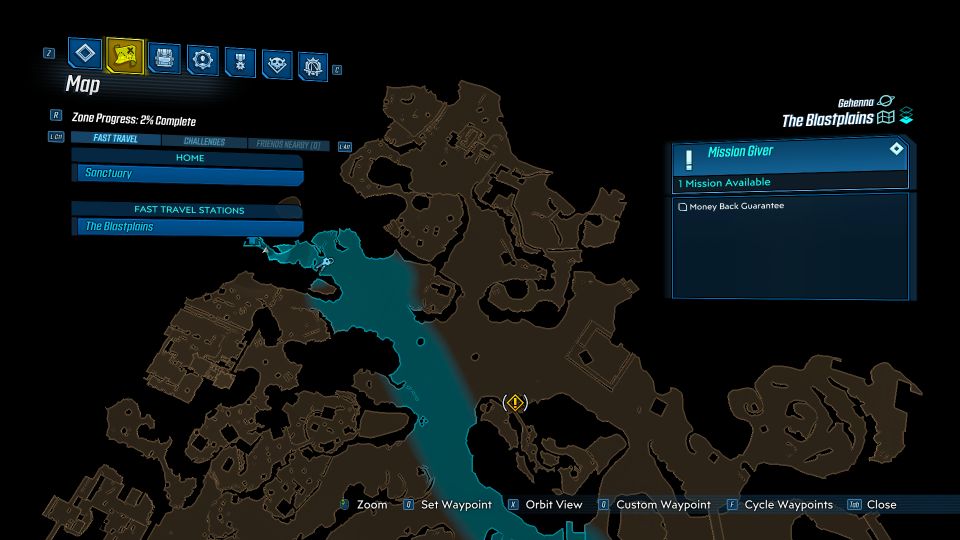The width and height of the screenshot is (960, 540).
Task: Open the Guardian Rank medal tab
Action: 240,61
